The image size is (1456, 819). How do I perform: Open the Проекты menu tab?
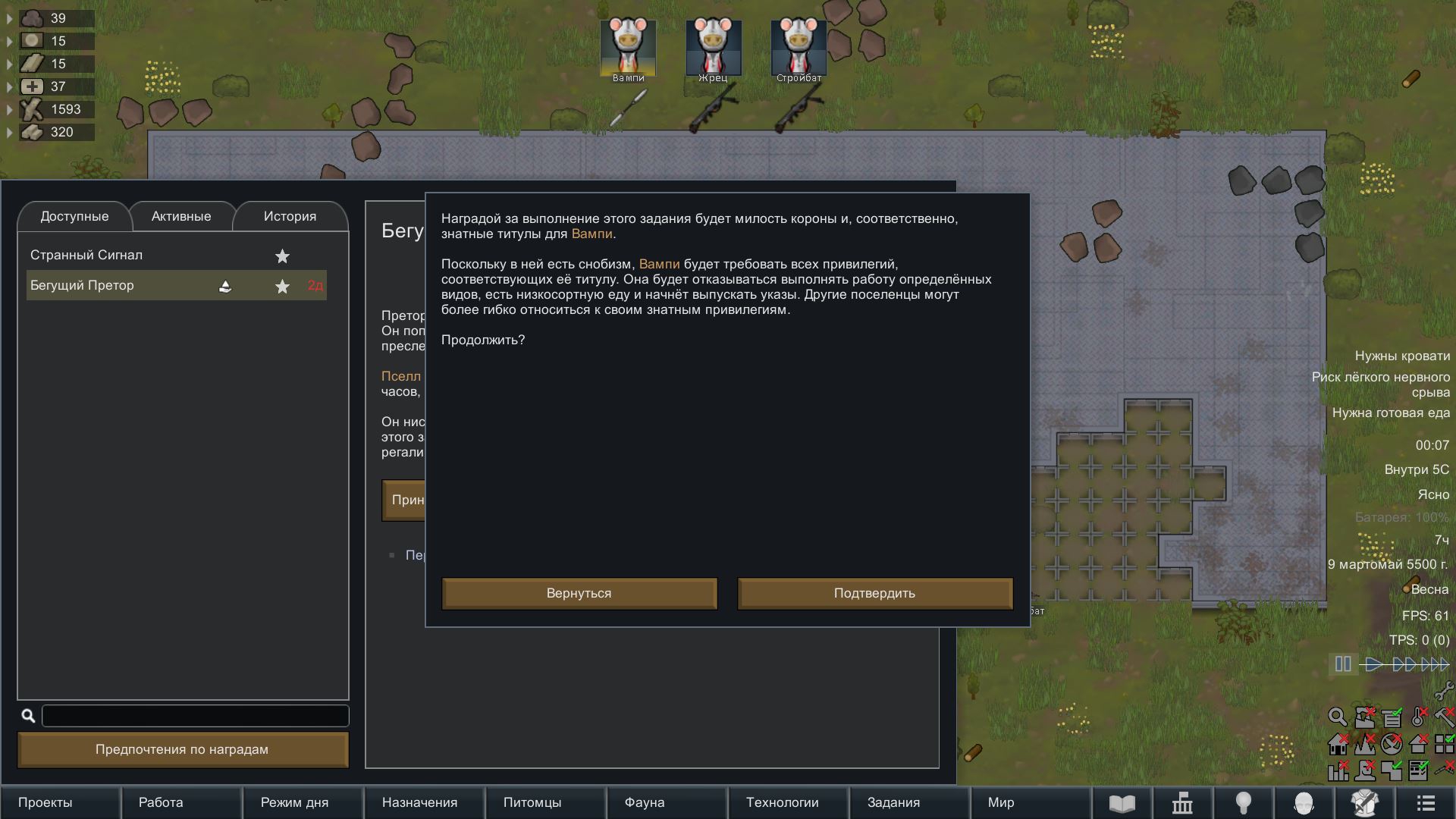(45, 802)
